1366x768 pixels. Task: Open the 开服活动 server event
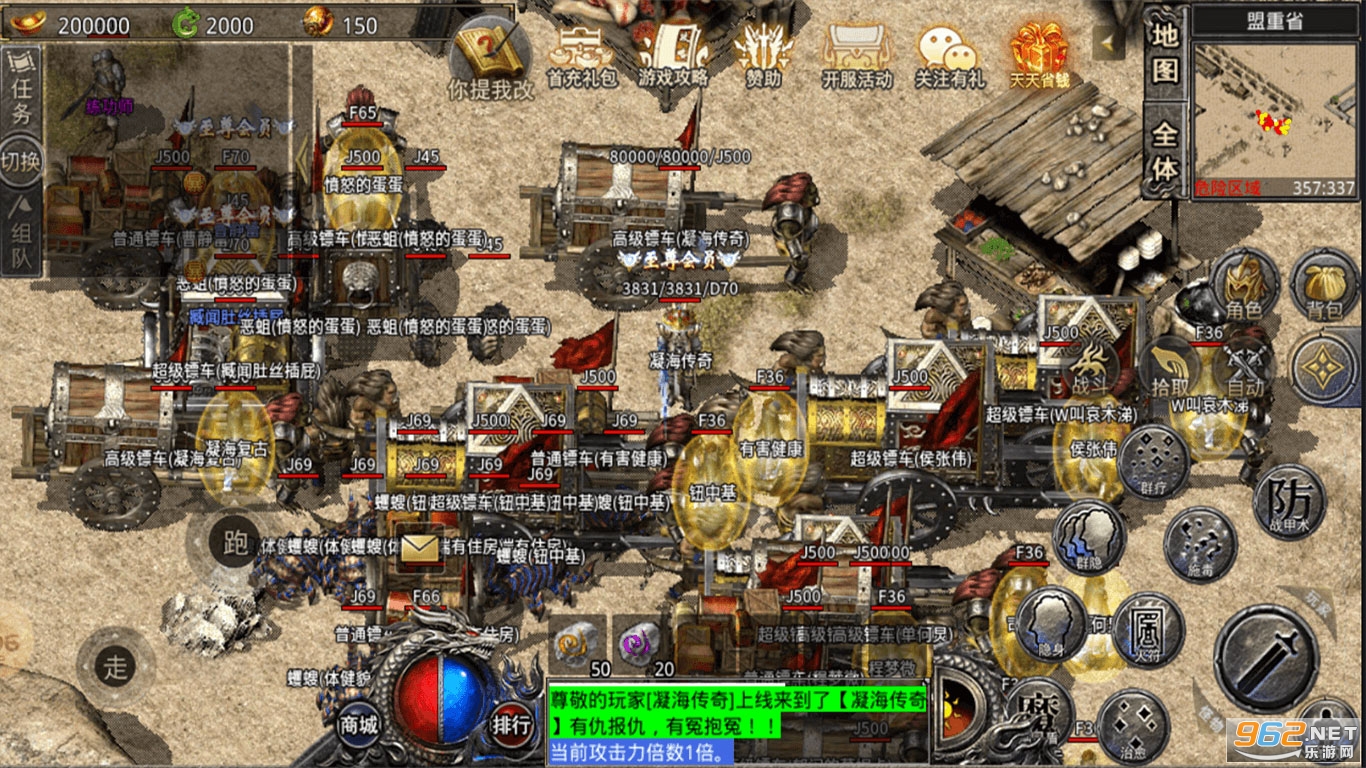(856, 54)
